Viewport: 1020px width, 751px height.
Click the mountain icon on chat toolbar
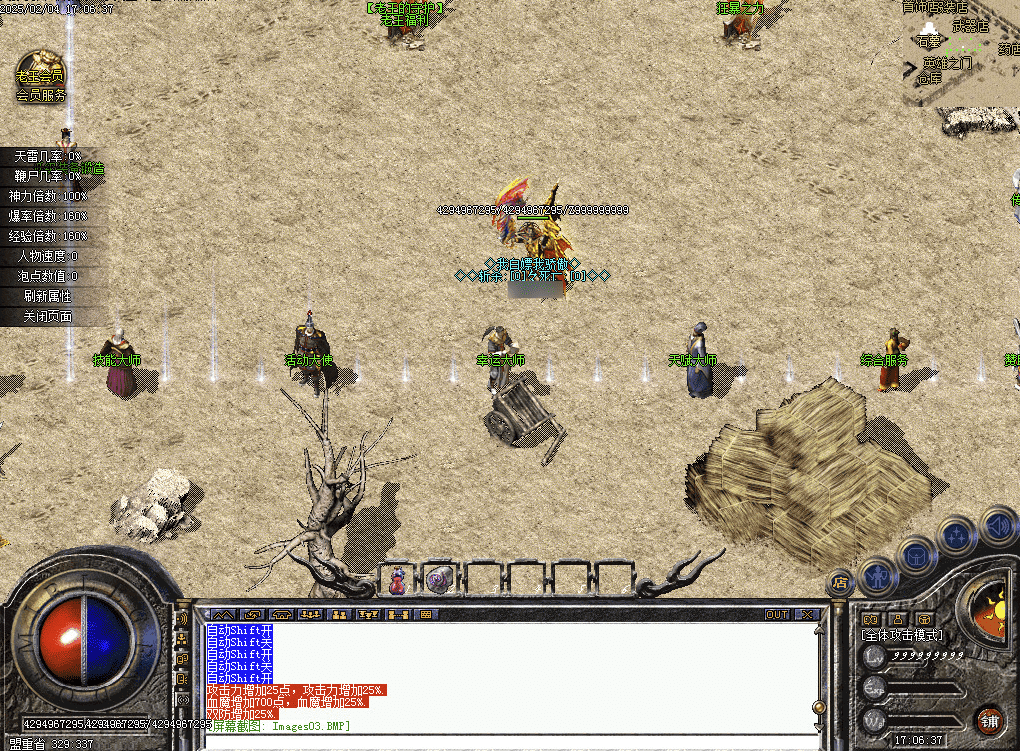(223, 614)
